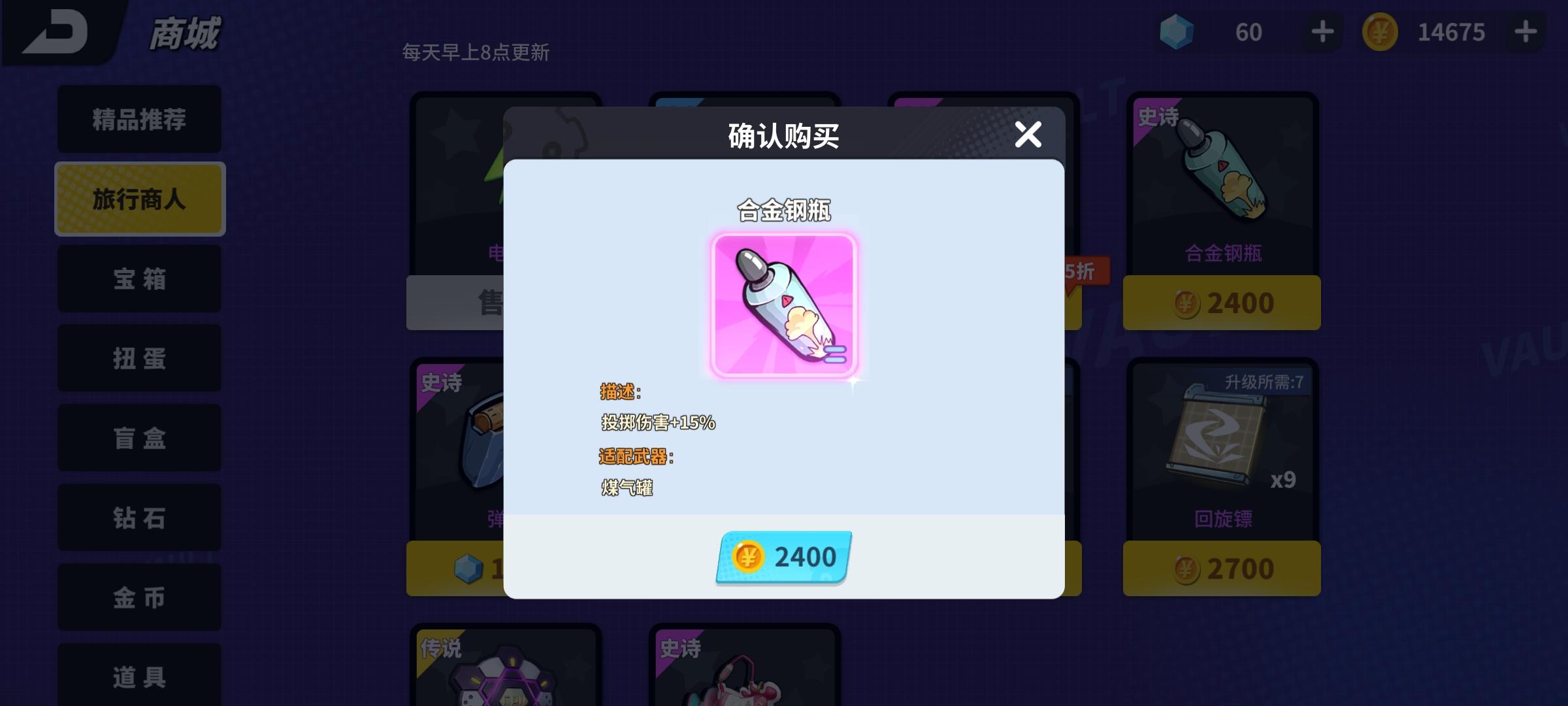Switch to the 钻石 tab
This screenshot has height=706, width=1568.
pyautogui.click(x=139, y=518)
